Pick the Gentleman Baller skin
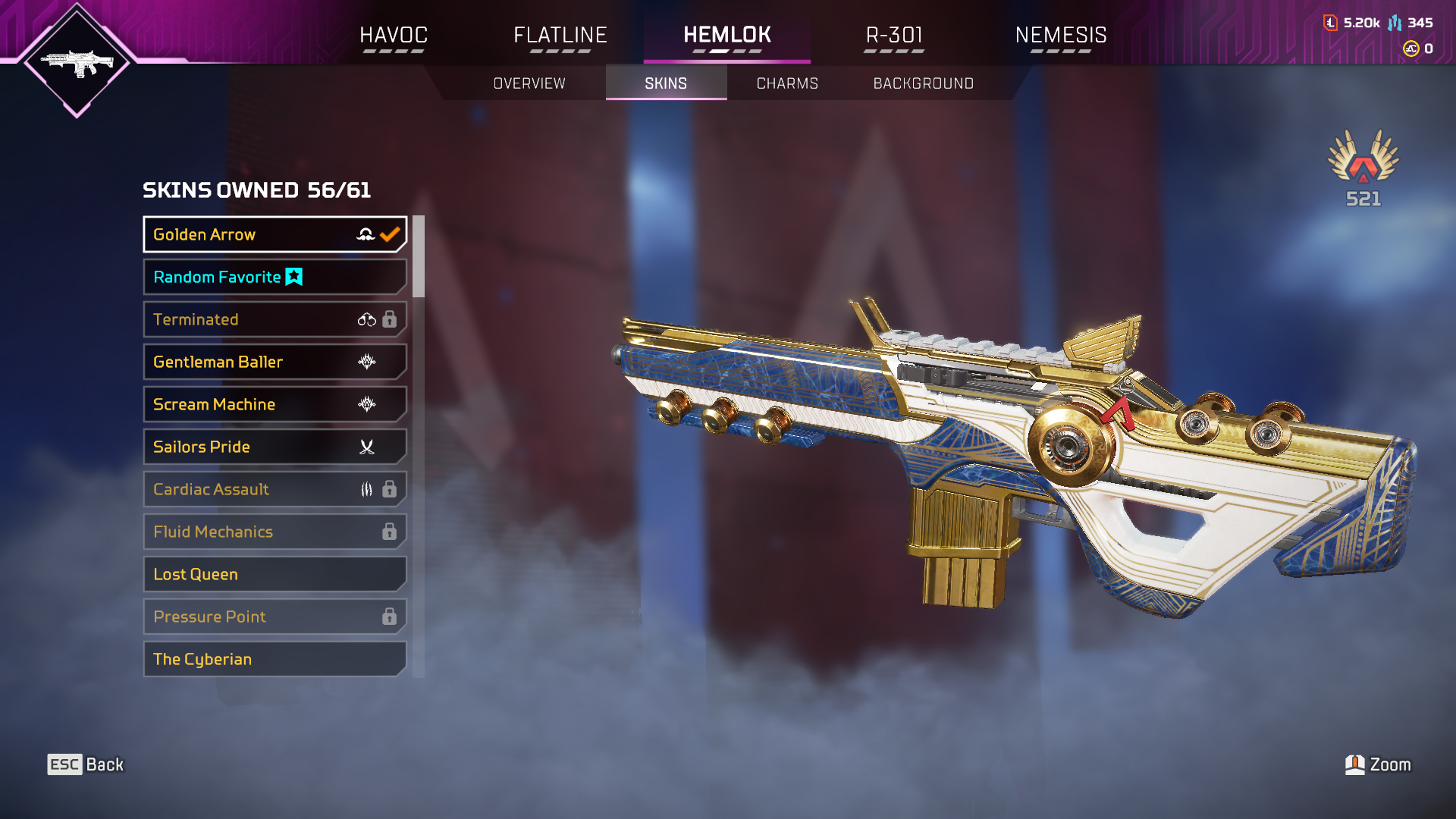This screenshot has width=1456, height=819. (275, 362)
